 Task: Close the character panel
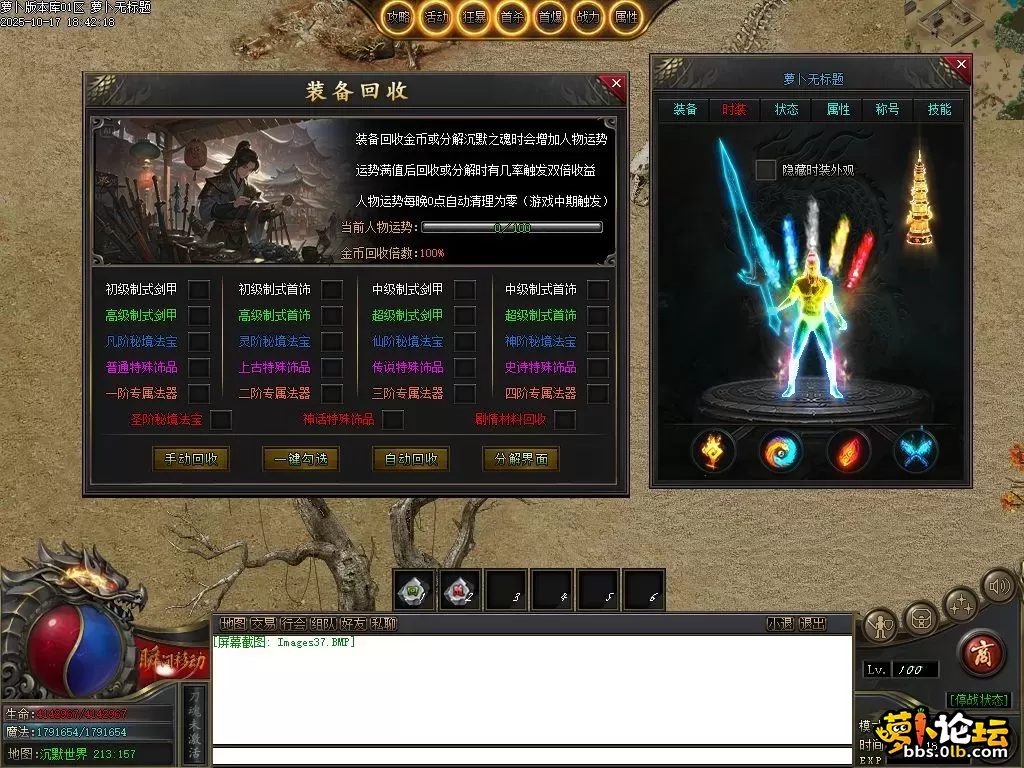click(961, 66)
